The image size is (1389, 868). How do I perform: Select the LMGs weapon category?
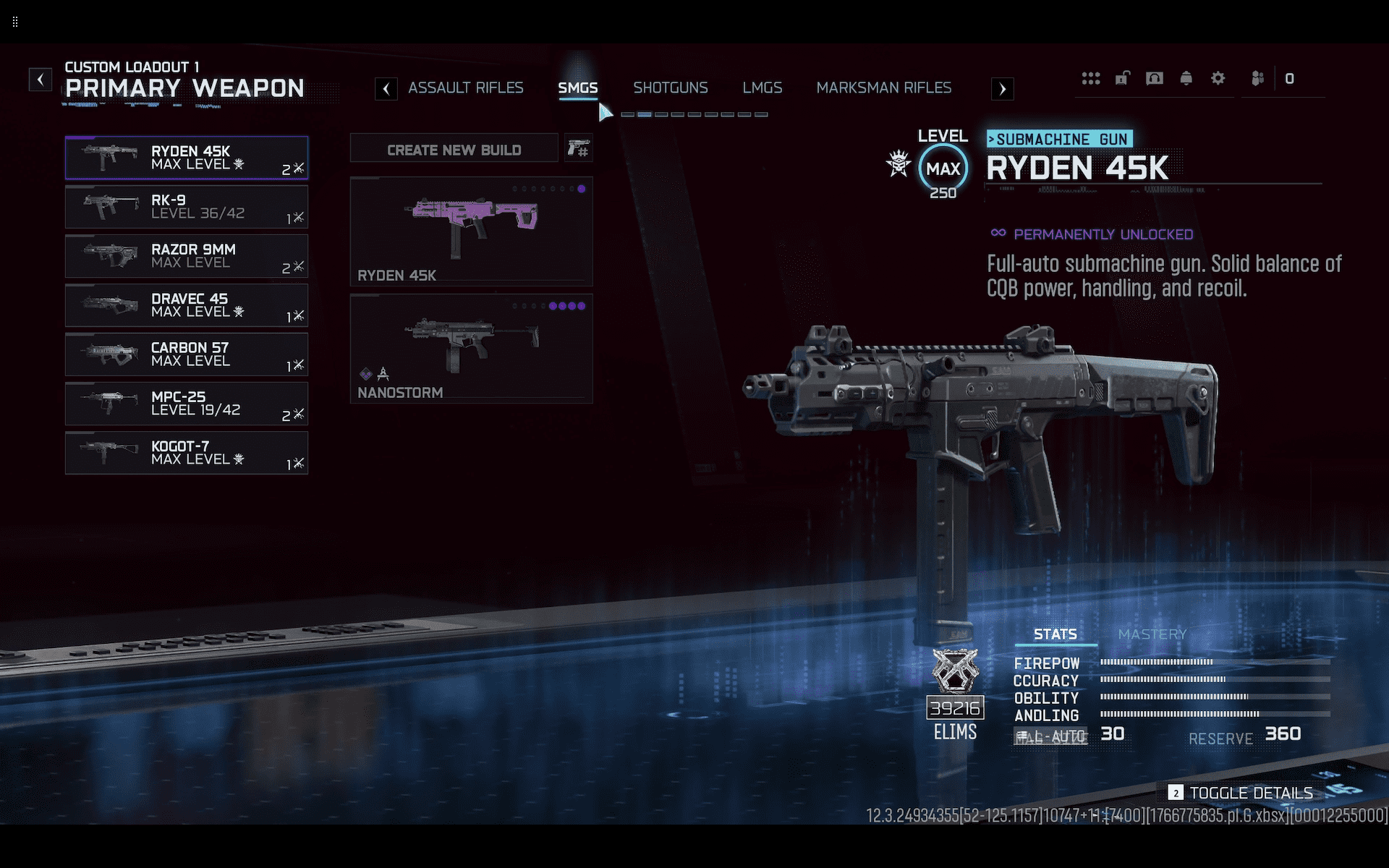tap(762, 88)
